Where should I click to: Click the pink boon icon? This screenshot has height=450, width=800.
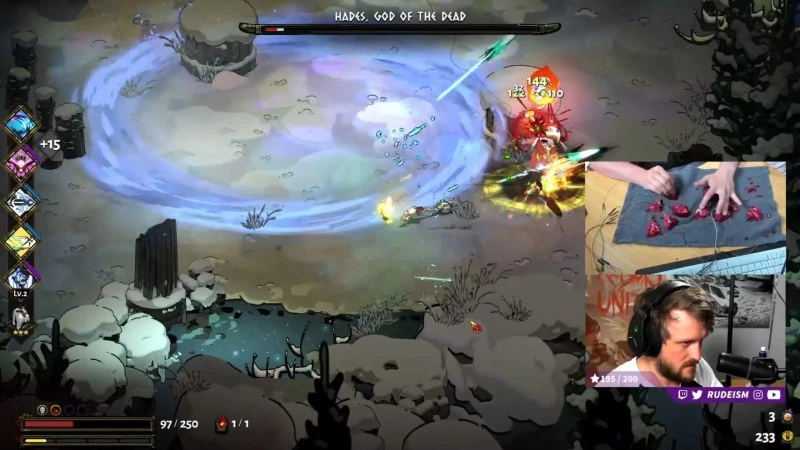tap(21, 161)
